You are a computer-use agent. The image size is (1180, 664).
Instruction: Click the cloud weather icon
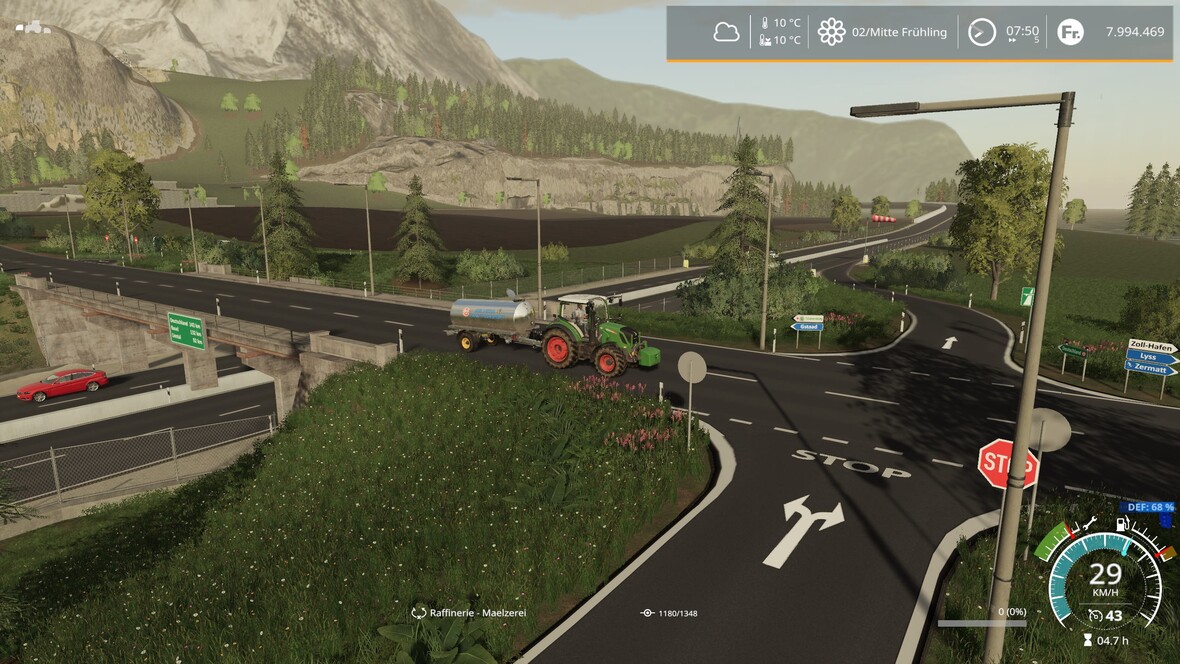pyautogui.click(x=726, y=32)
